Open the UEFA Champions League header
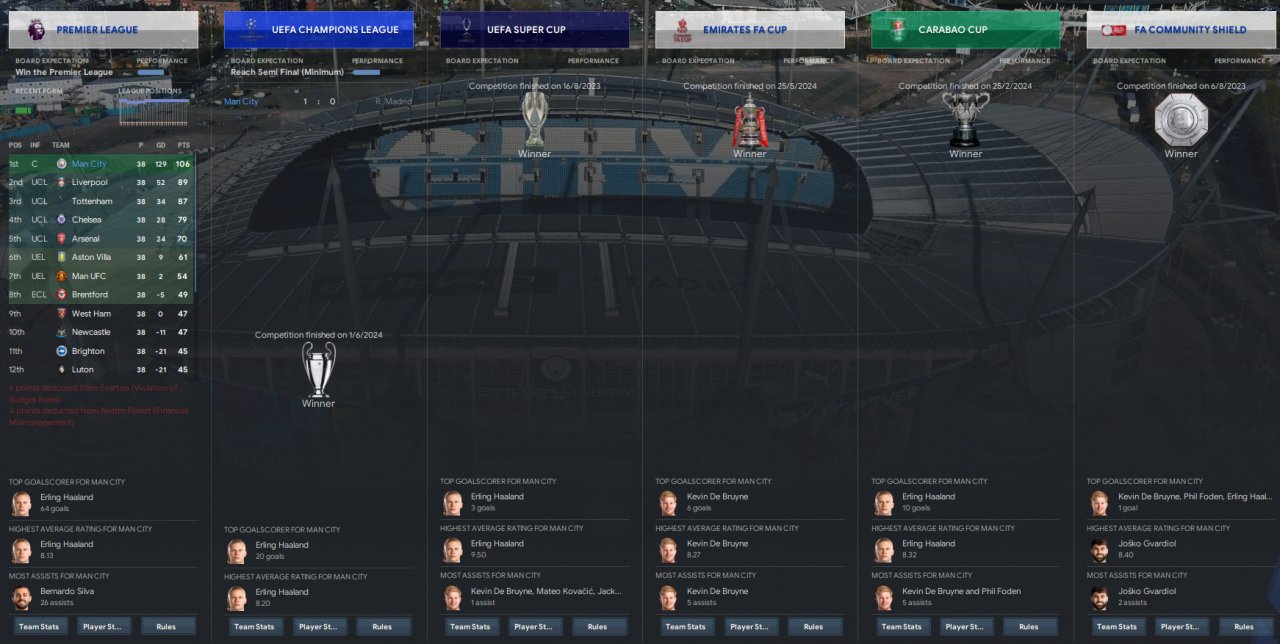This screenshot has width=1280, height=644. click(319, 30)
